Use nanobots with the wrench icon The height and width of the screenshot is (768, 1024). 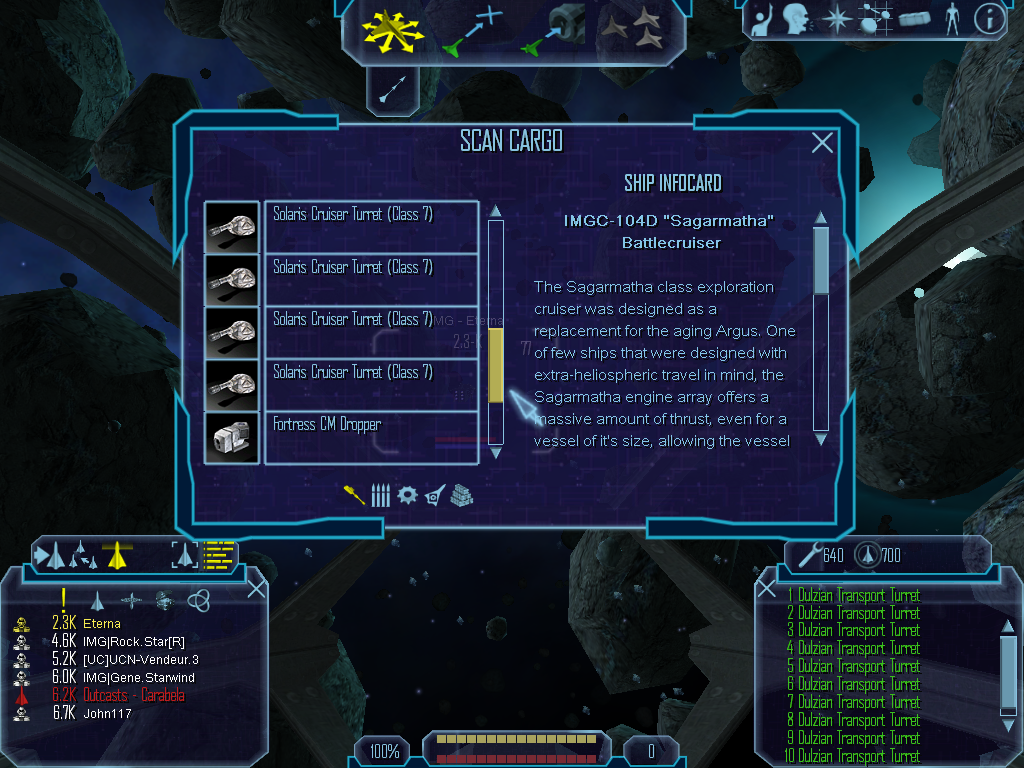810,555
